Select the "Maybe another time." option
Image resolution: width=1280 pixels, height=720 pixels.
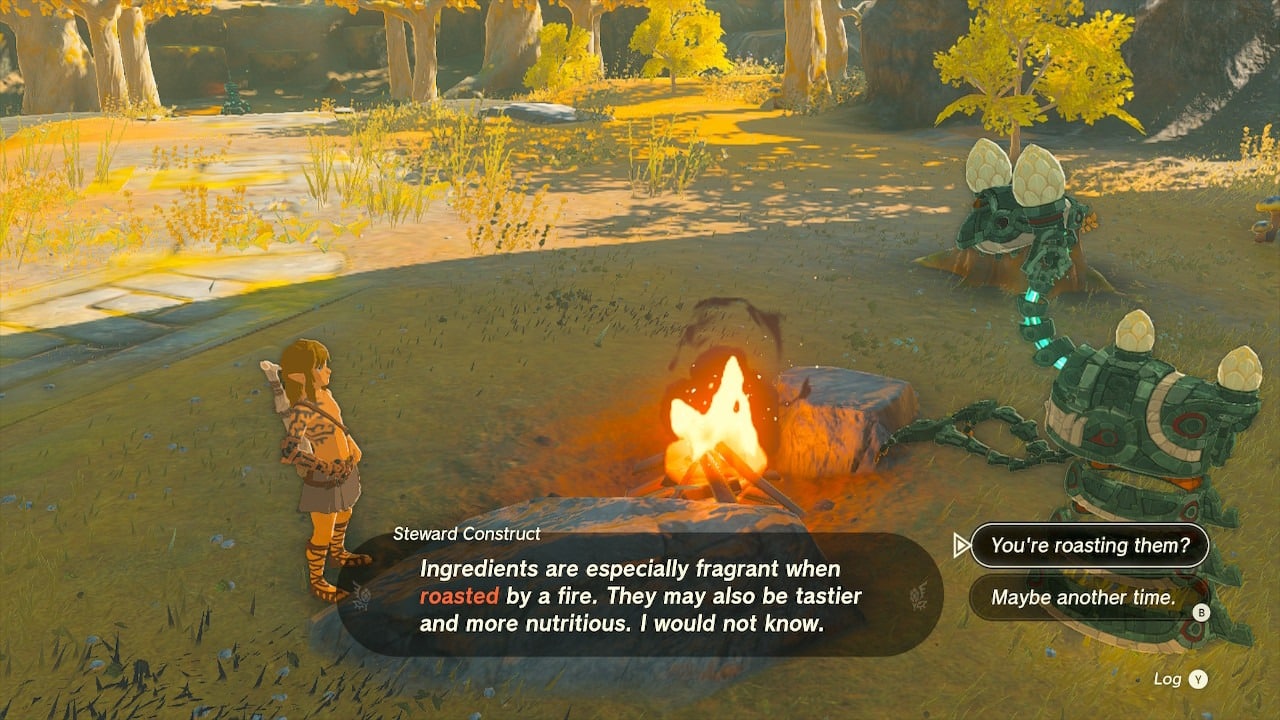tap(1083, 598)
